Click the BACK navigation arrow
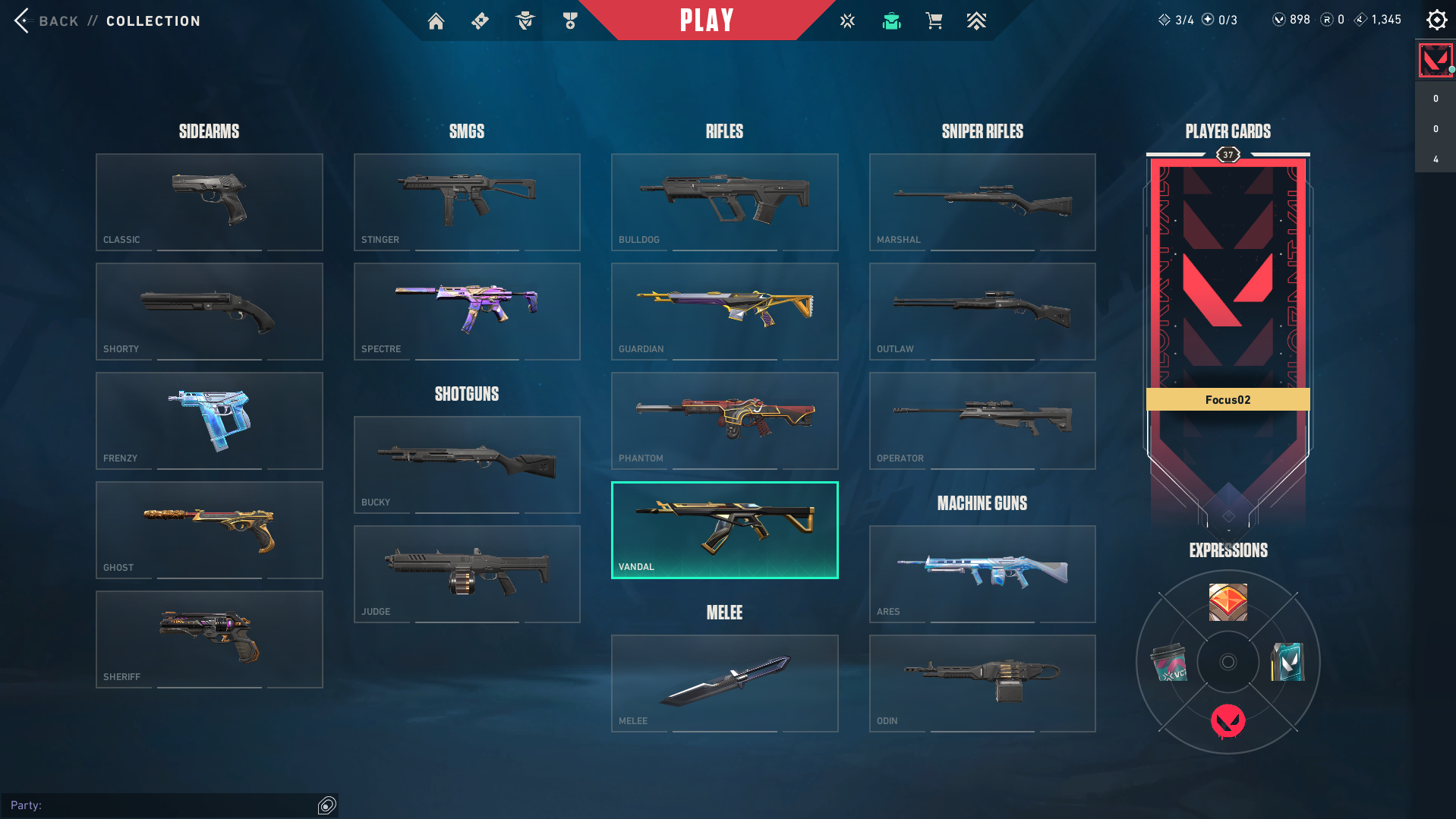Screen dimensions: 1456x819 coord(20,20)
